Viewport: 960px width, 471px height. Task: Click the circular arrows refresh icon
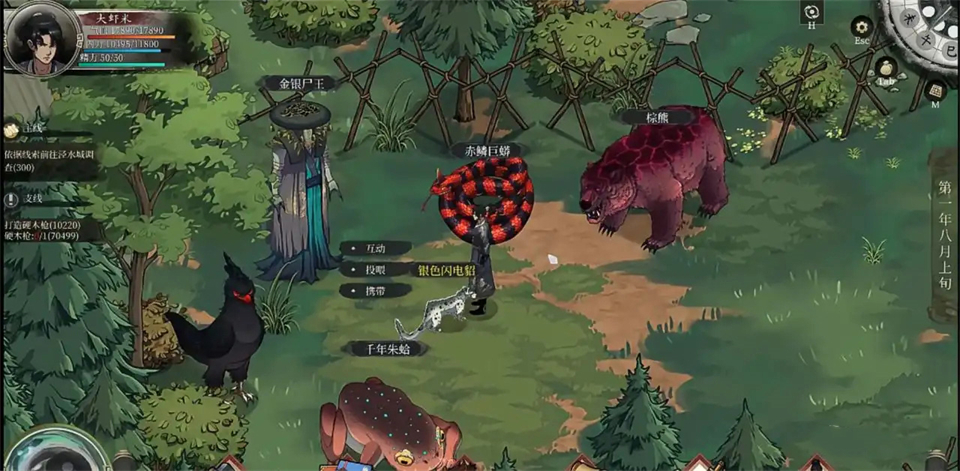tap(811, 12)
